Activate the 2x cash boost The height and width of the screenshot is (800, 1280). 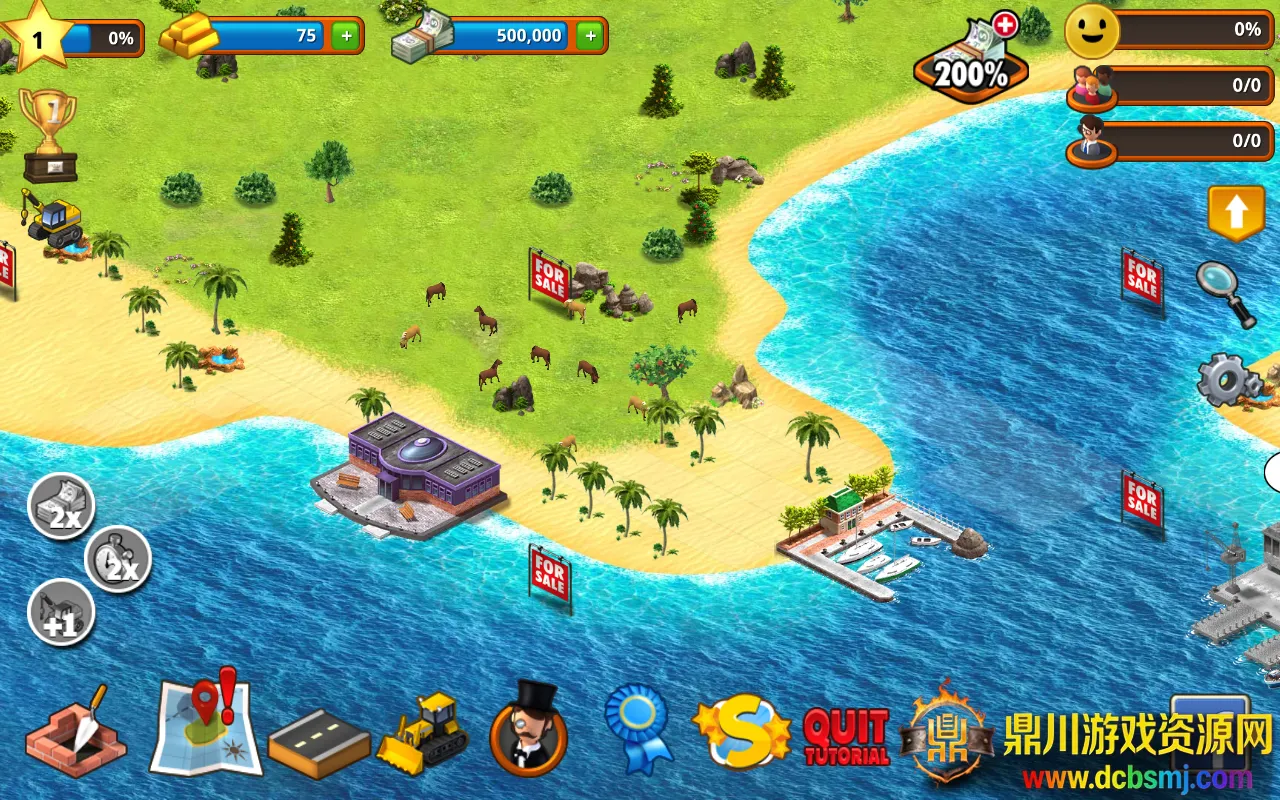click(61, 507)
